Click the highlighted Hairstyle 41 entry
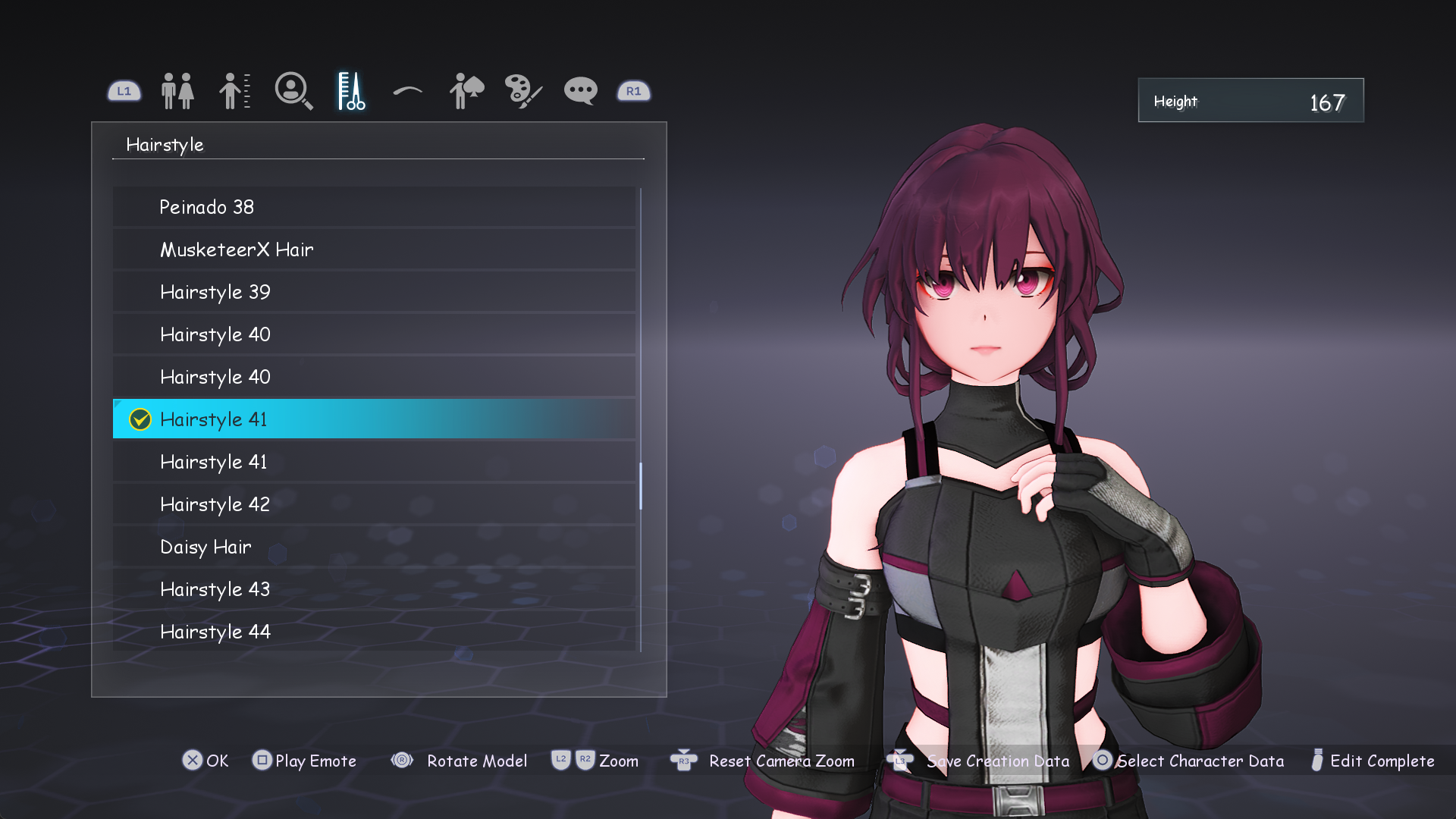 click(374, 419)
